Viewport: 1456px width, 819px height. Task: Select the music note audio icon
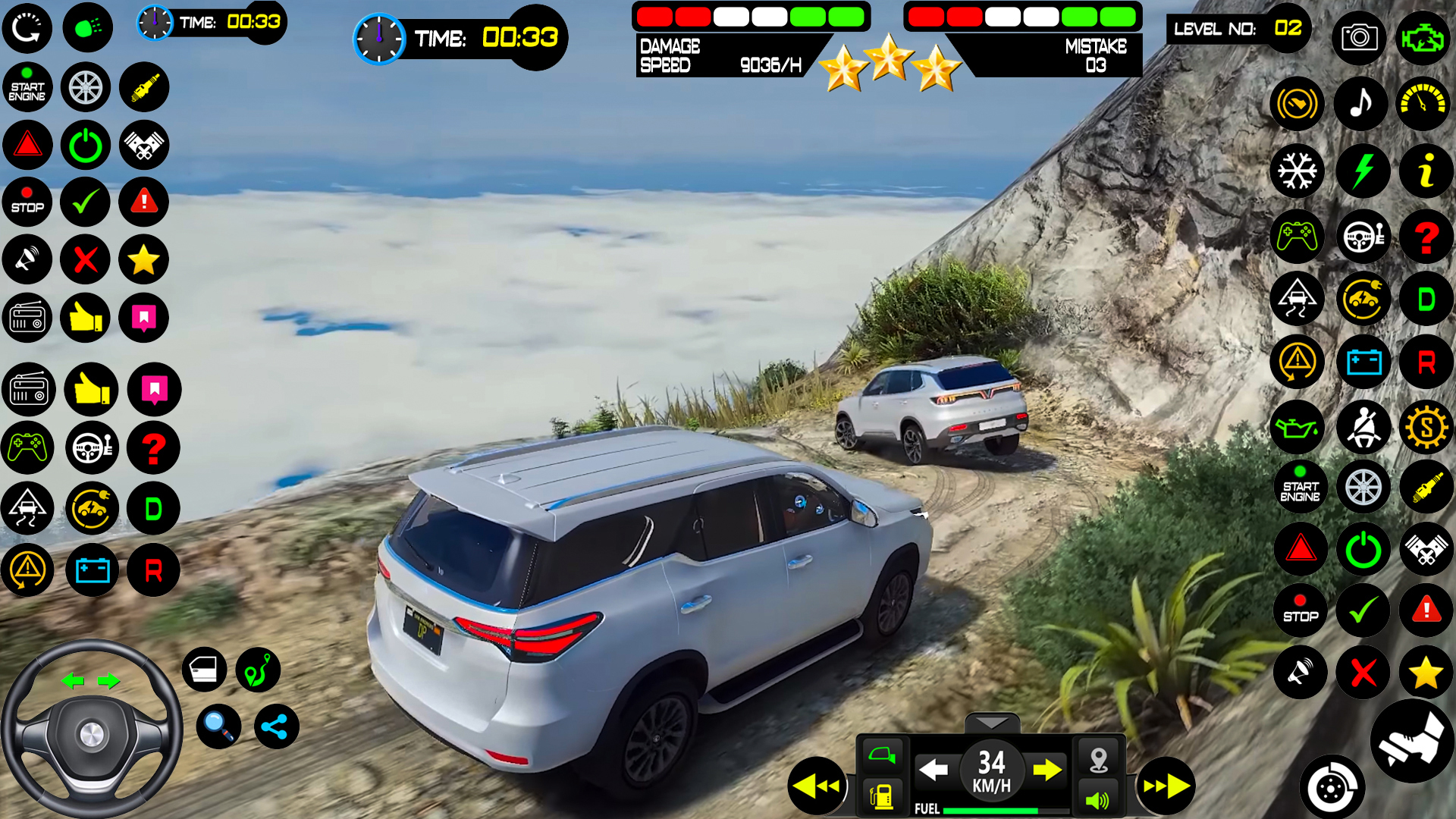pyautogui.click(x=1361, y=104)
